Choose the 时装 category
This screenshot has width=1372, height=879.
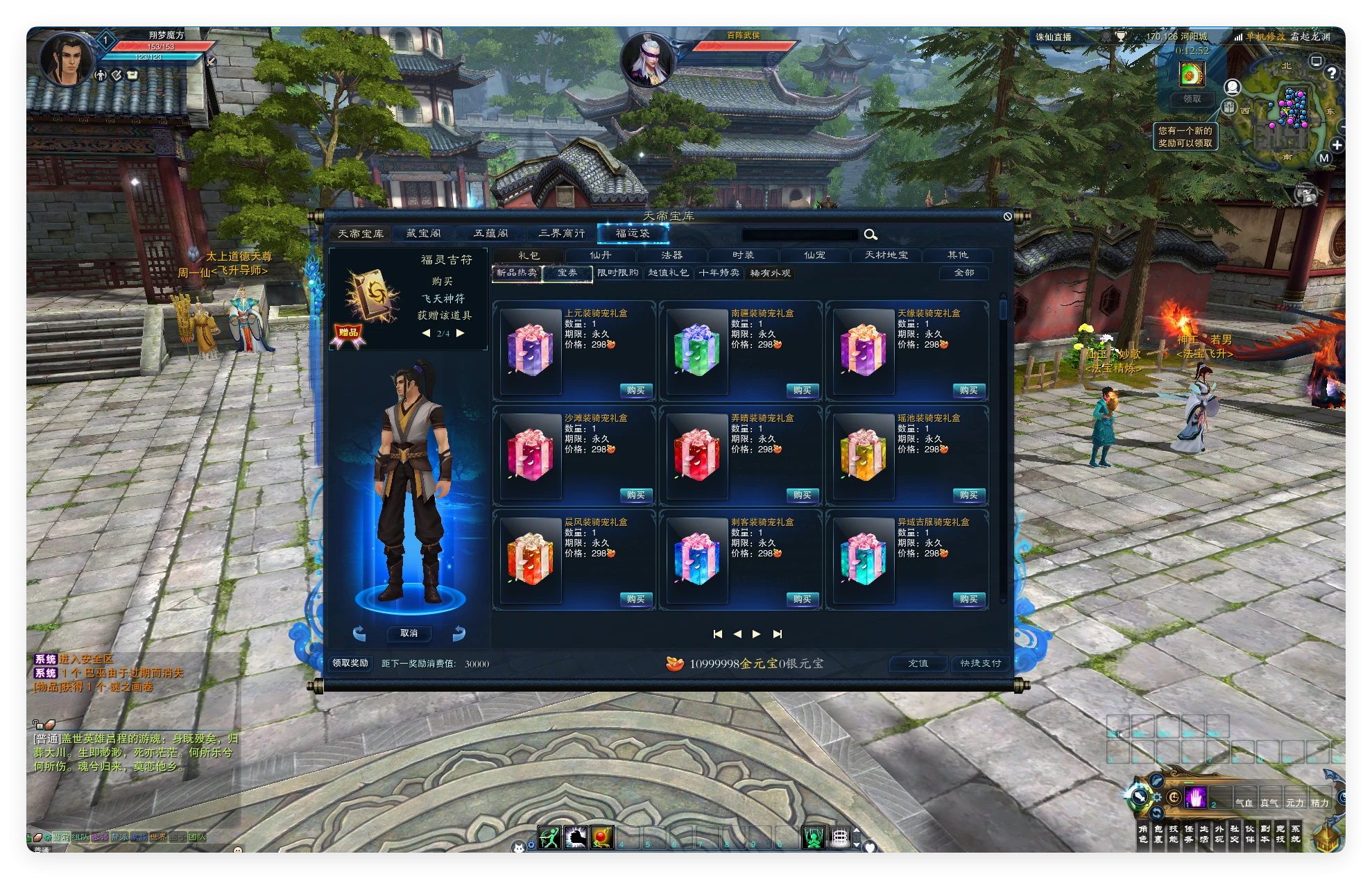(743, 255)
